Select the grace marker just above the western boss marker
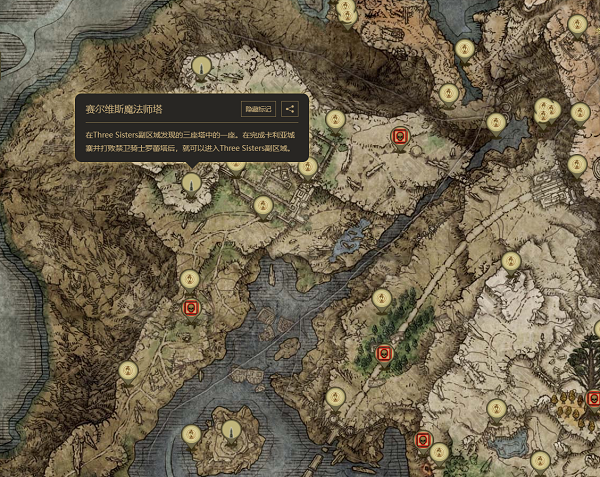This screenshot has height=477, width=600. [189, 279]
